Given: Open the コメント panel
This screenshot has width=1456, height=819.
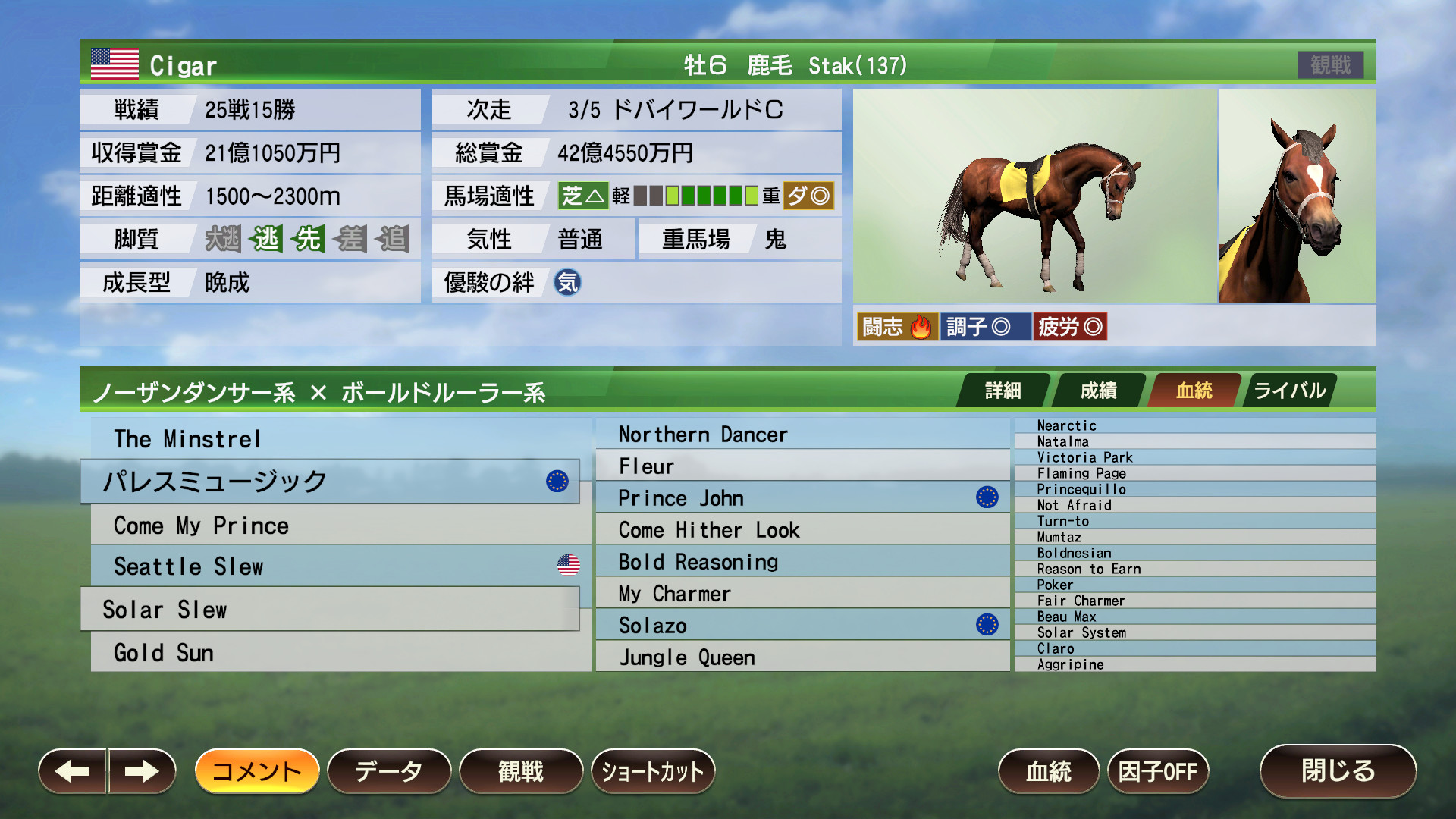Looking at the screenshot, I should click(x=256, y=771).
